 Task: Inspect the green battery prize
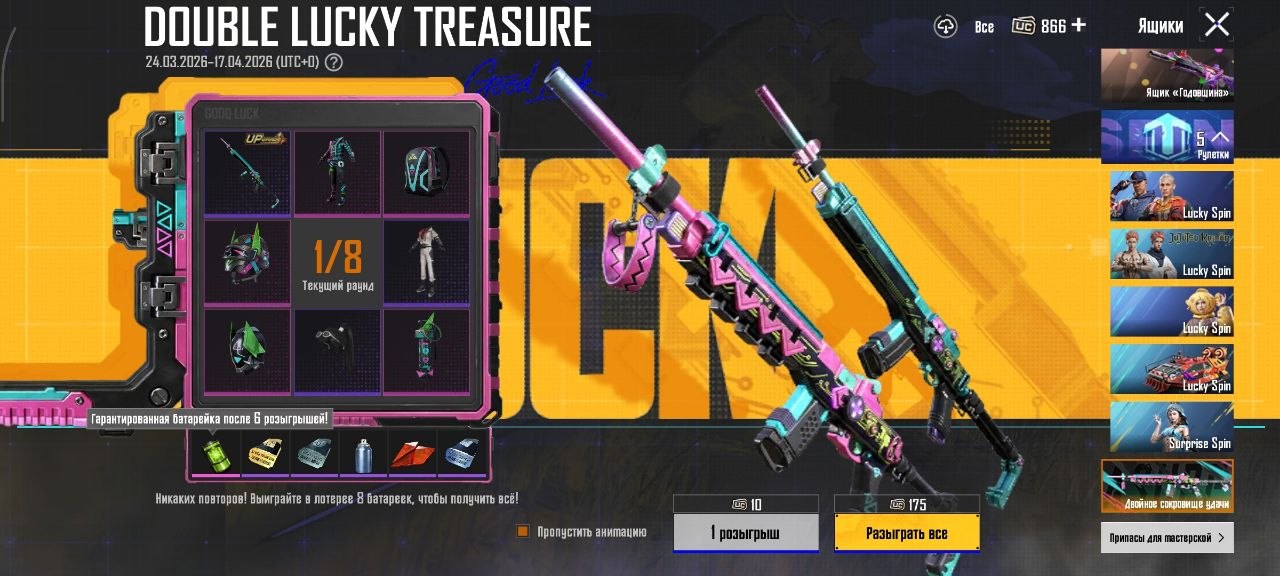click(214, 455)
